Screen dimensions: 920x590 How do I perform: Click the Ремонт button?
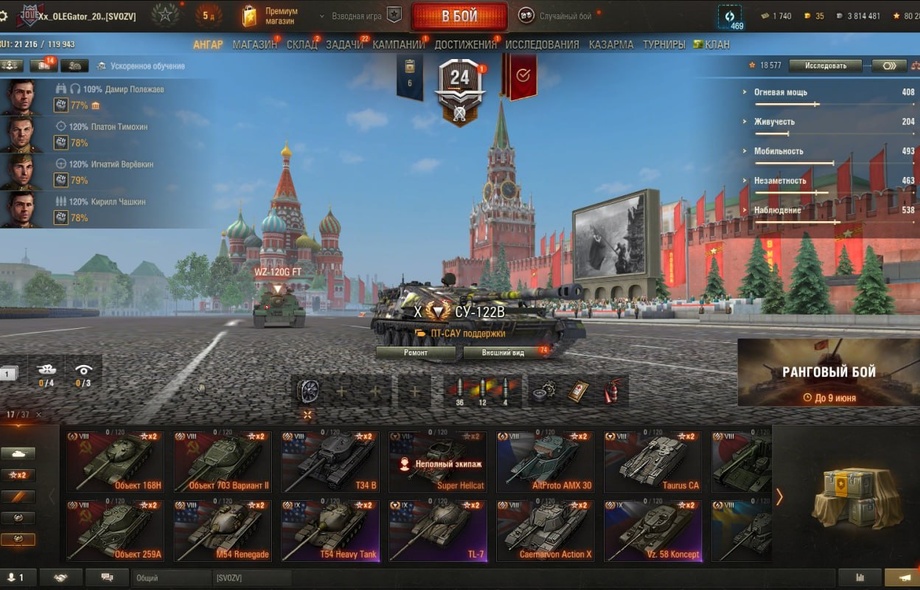pyautogui.click(x=416, y=353)
